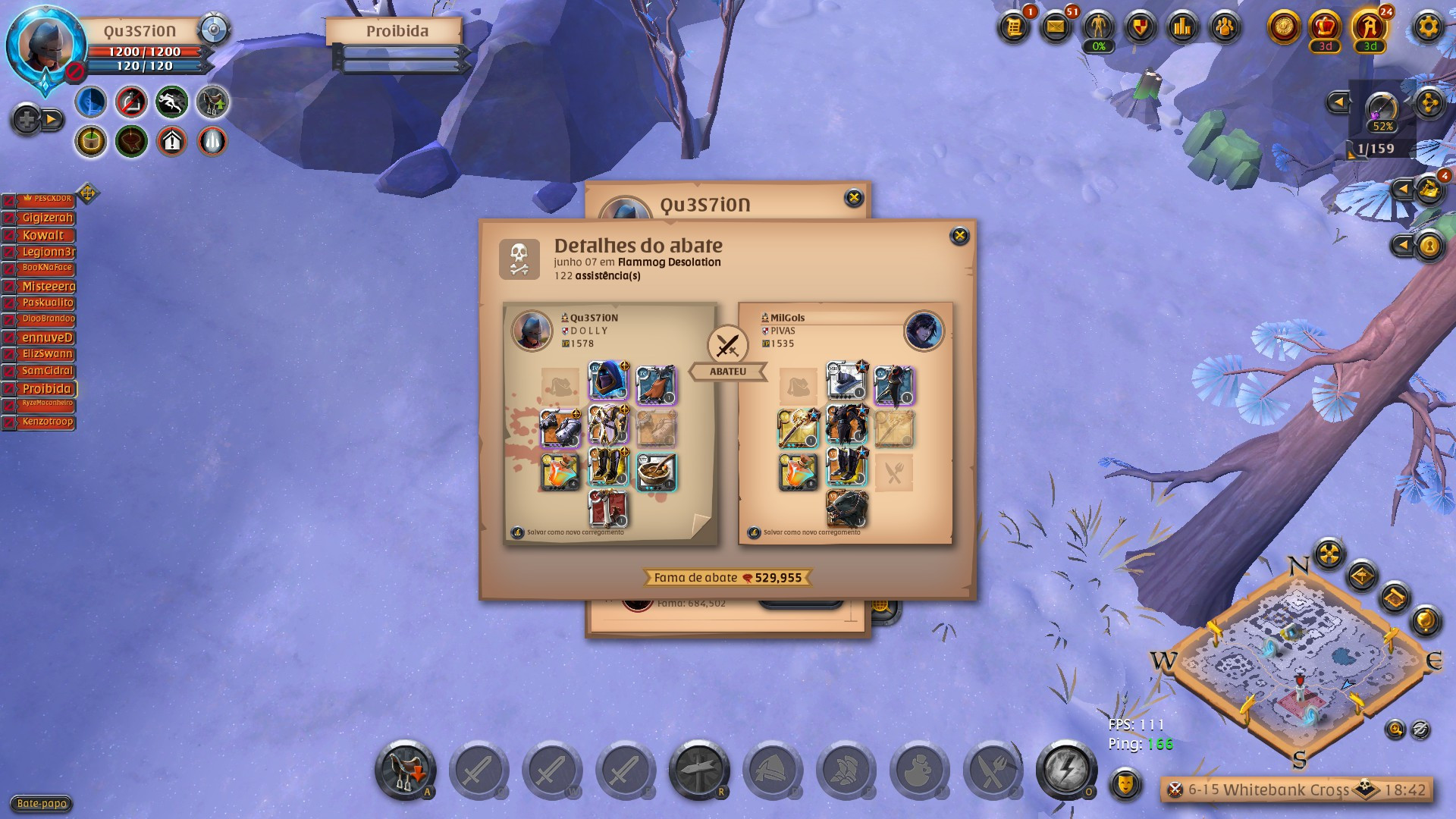Screen dimensions: 1456x819
Task: Open the mail envelope inbox
Action: point(1056,28)
